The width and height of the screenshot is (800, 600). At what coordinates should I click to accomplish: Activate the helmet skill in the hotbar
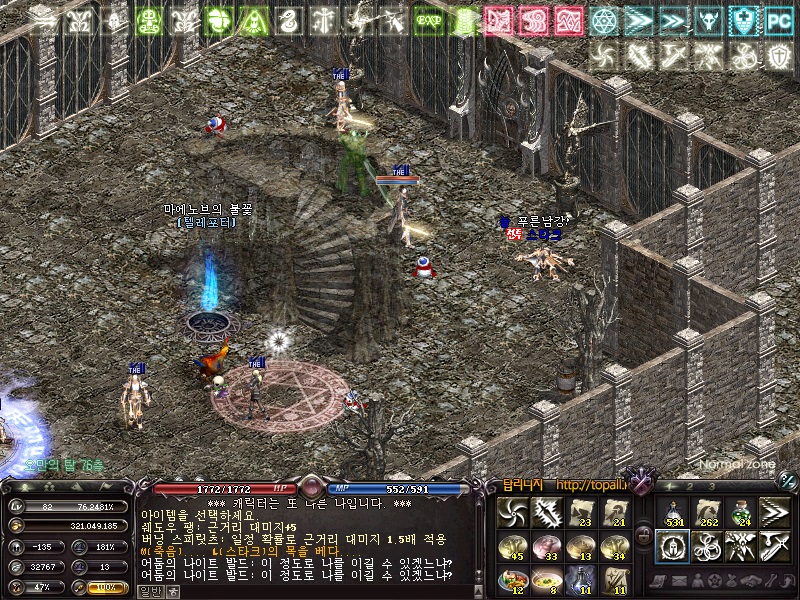(672, 545)
